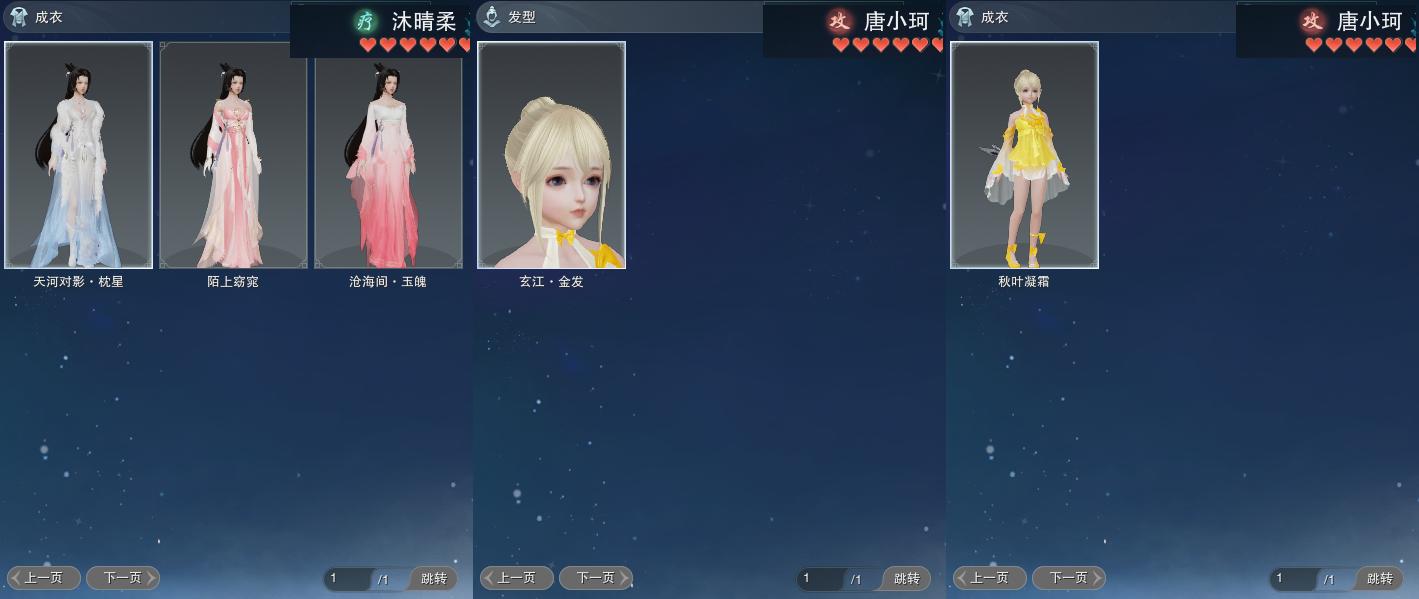1419x599 pixels.
Task: Click 跳转 in 沐晴柔's outfit panel
Action: pyautogui.click(x=433, y=579)
